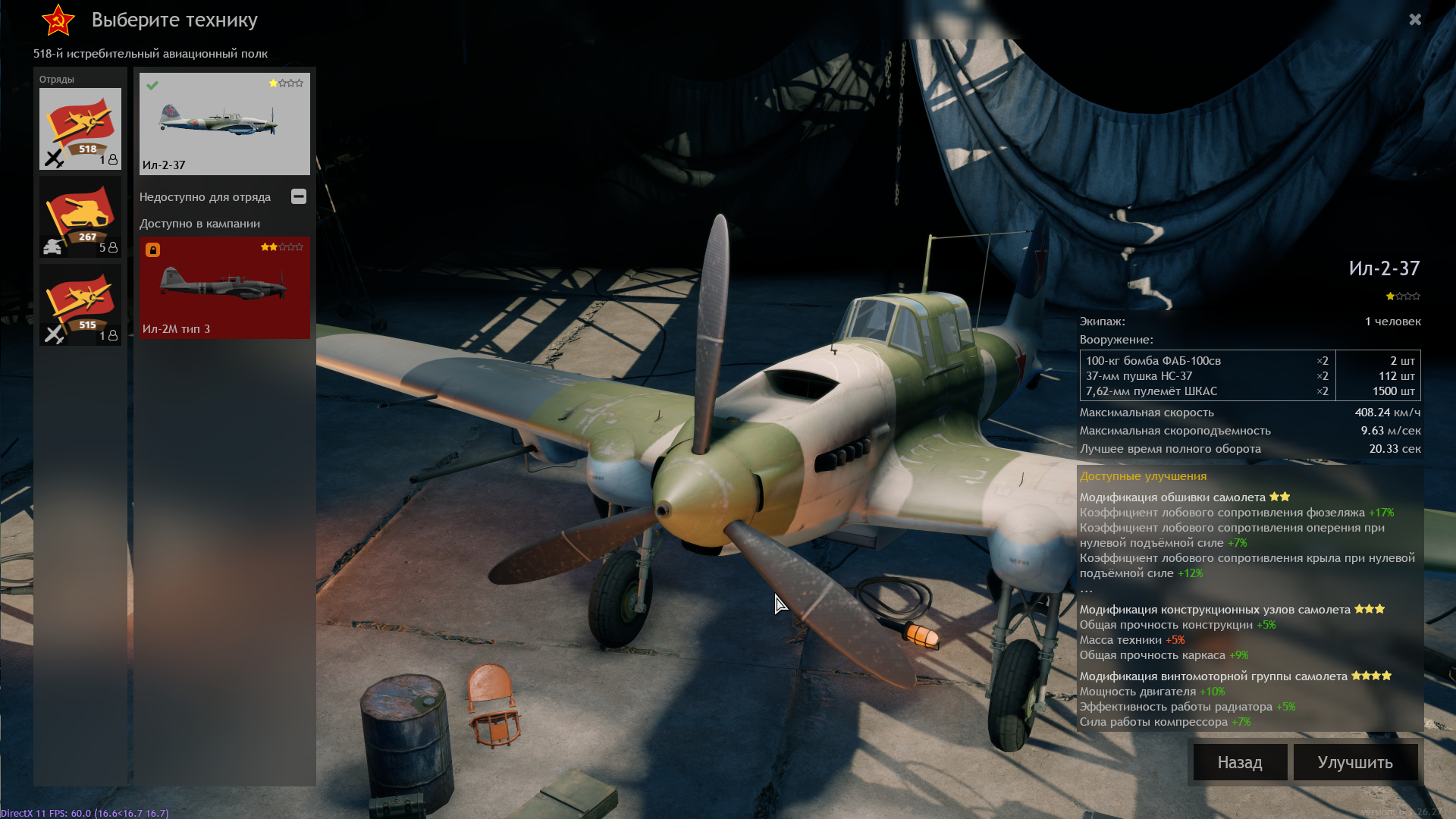Click the Назад back button
The height and width of the screenshot is (819, 1456).
[x=1240, y=762]
